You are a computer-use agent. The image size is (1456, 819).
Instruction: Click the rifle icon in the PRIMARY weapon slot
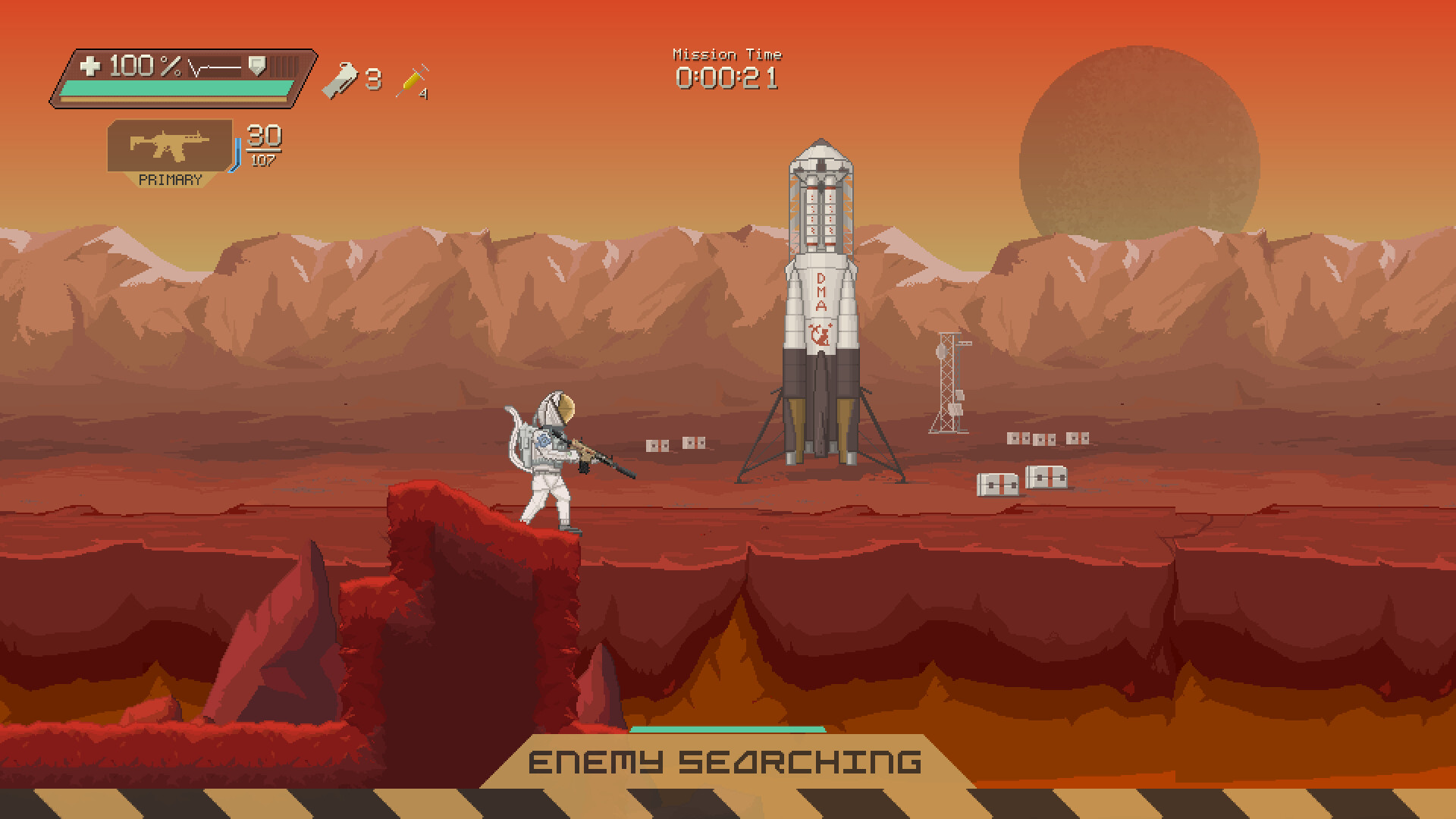[168, 146]
